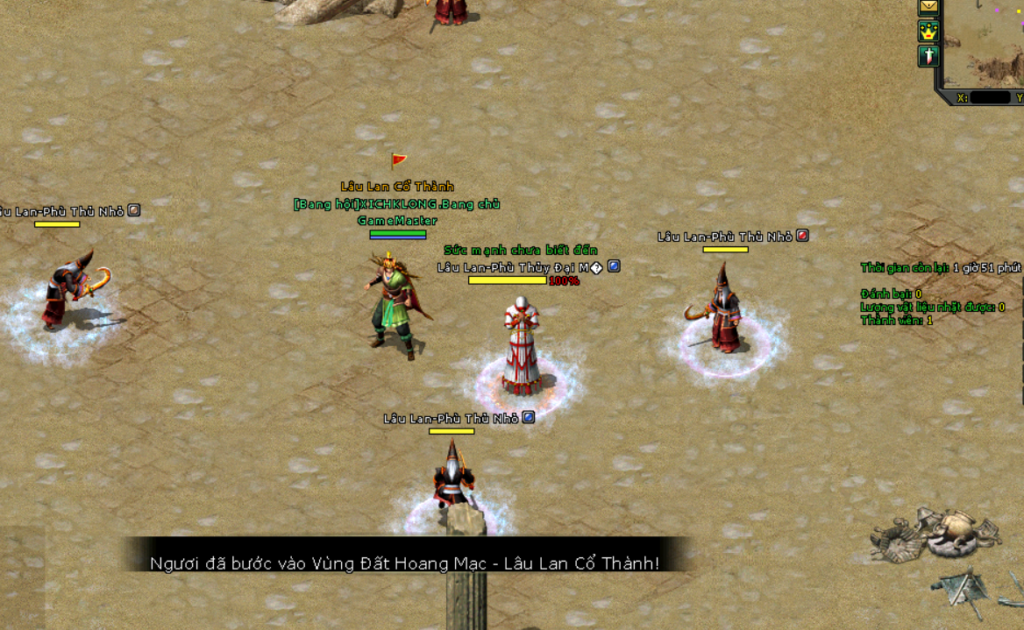Open the mail envelope icon
The height and width of the screenshot is (630, 1024).
pyautogui.click(x=929, y=7)
